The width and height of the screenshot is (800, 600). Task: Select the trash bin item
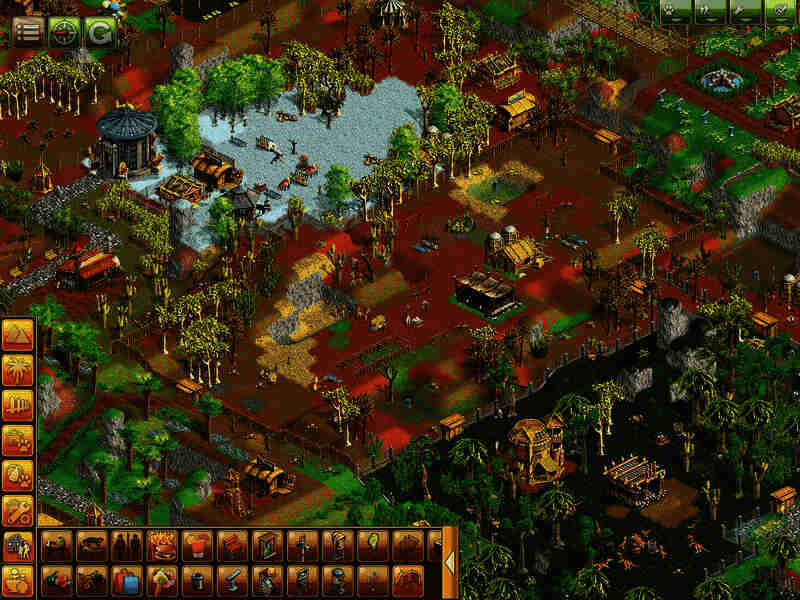[196, 580]
